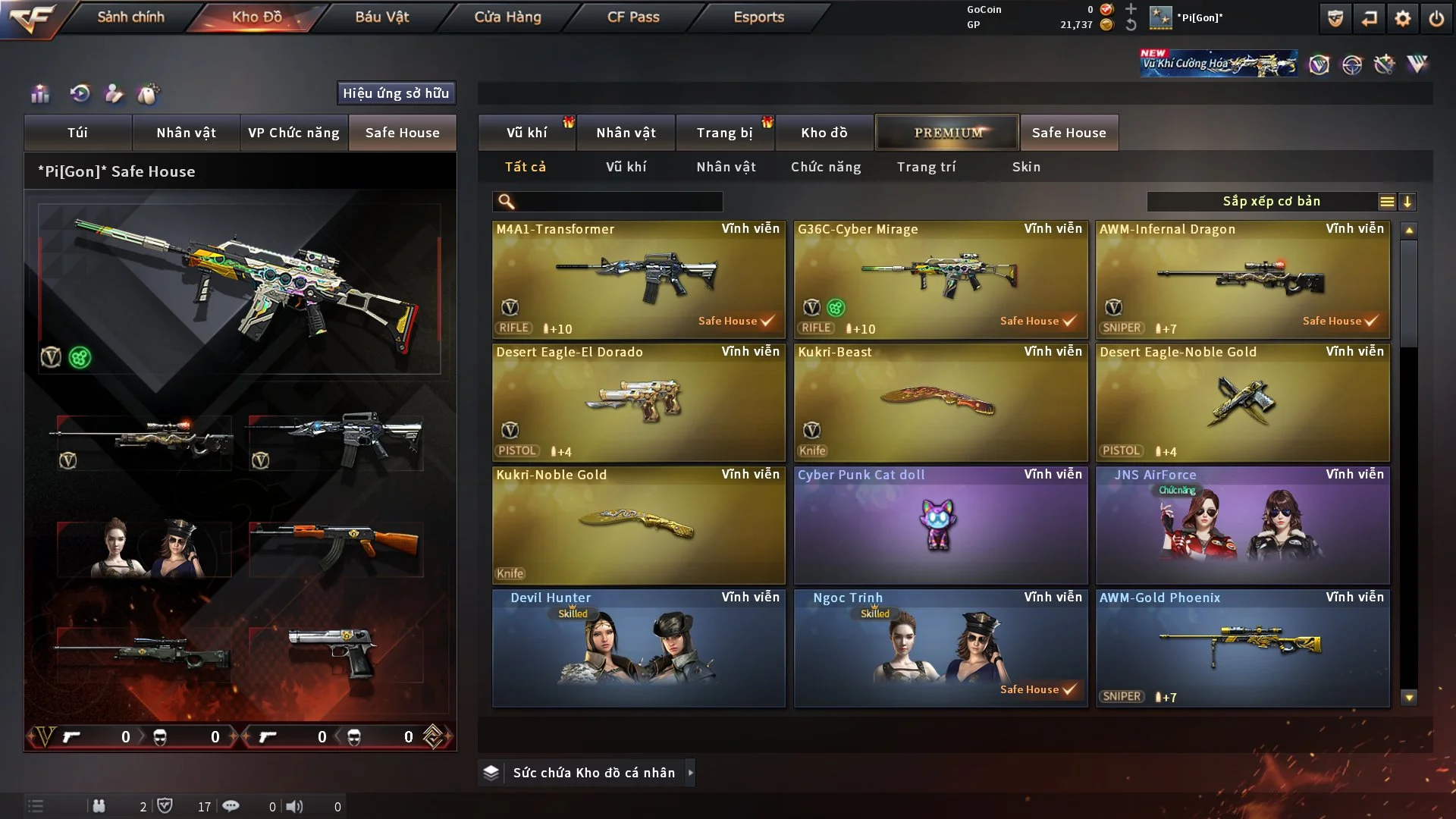Click the inventory search field

(618, 202)
